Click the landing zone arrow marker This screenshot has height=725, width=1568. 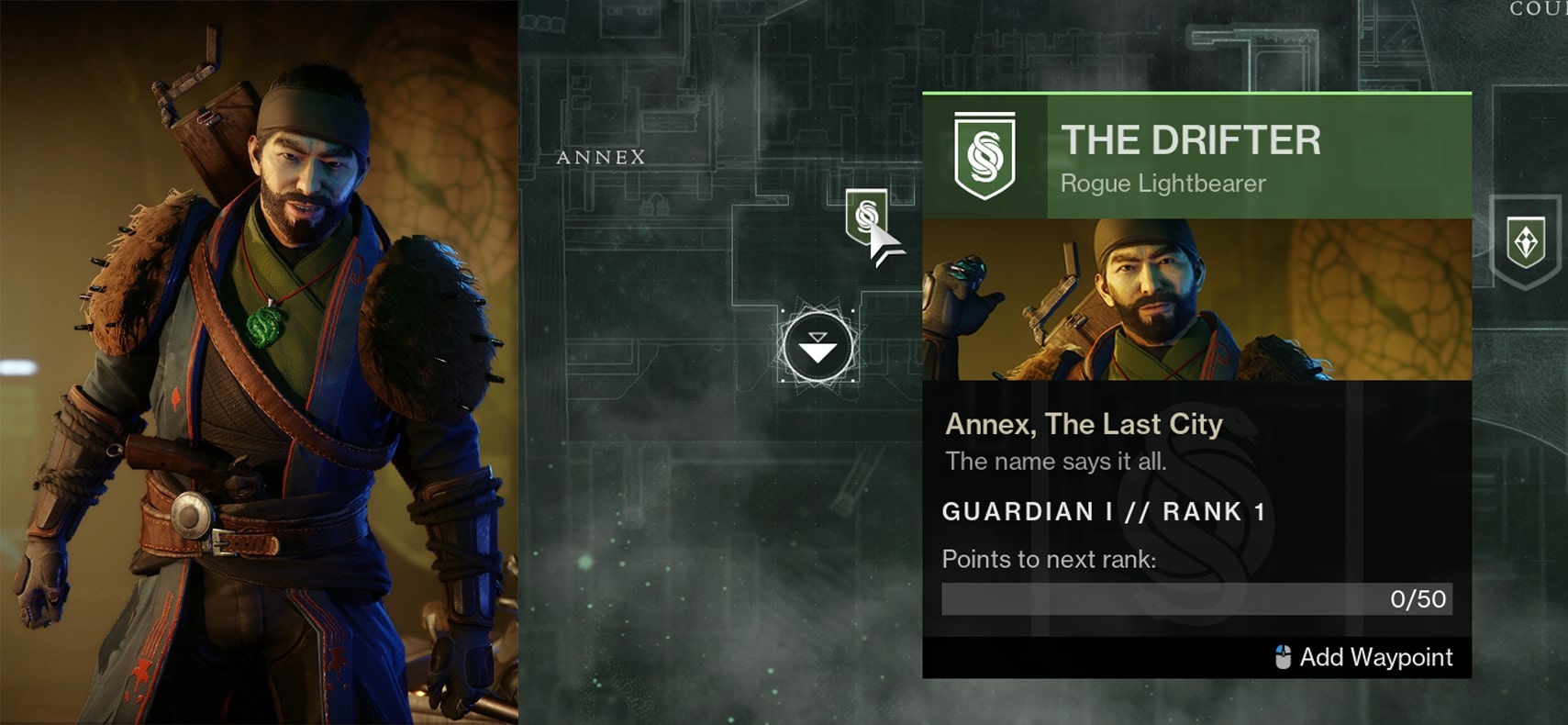(817, 348)
